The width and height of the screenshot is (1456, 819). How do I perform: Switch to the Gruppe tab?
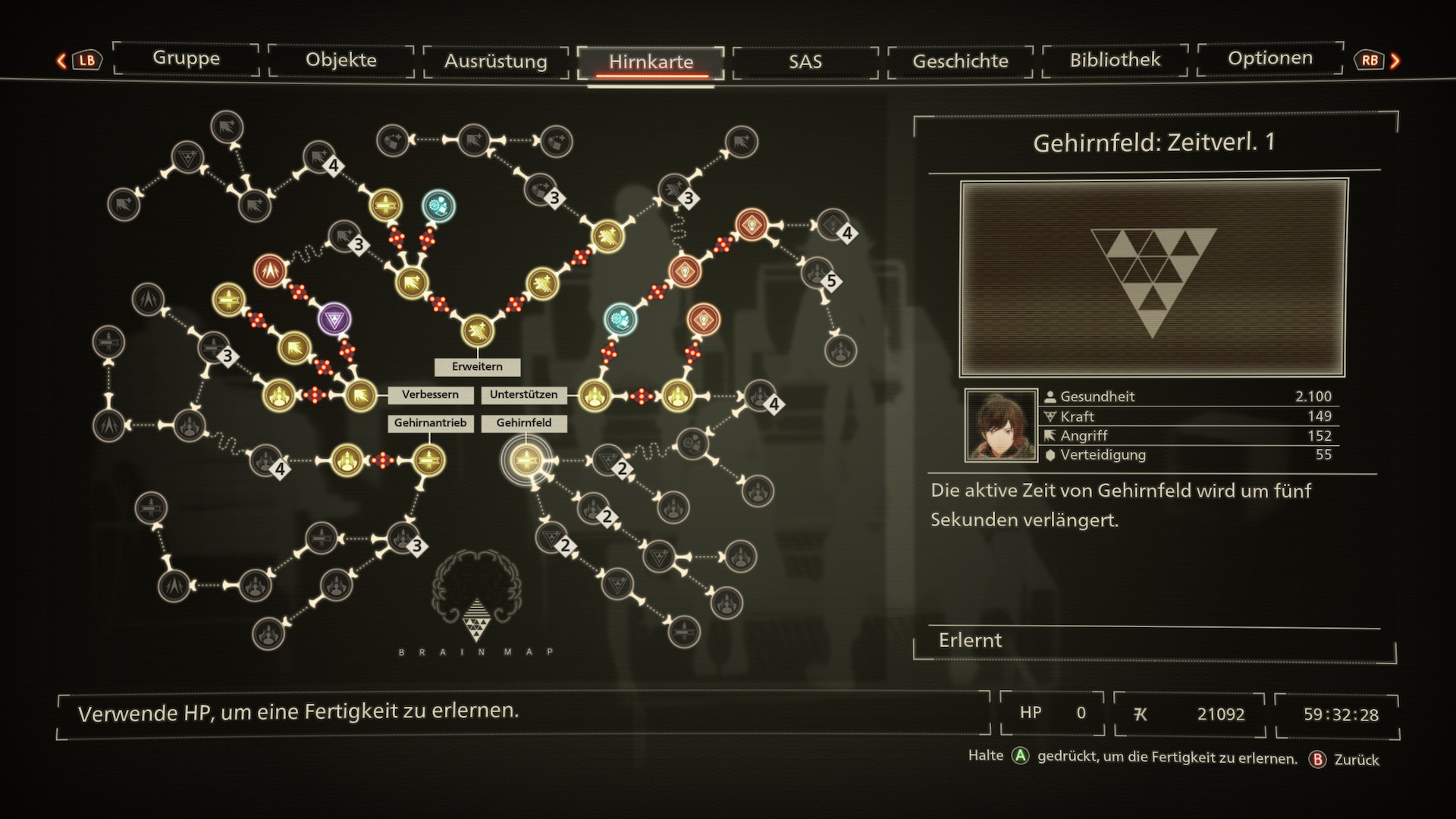point(186,59)
